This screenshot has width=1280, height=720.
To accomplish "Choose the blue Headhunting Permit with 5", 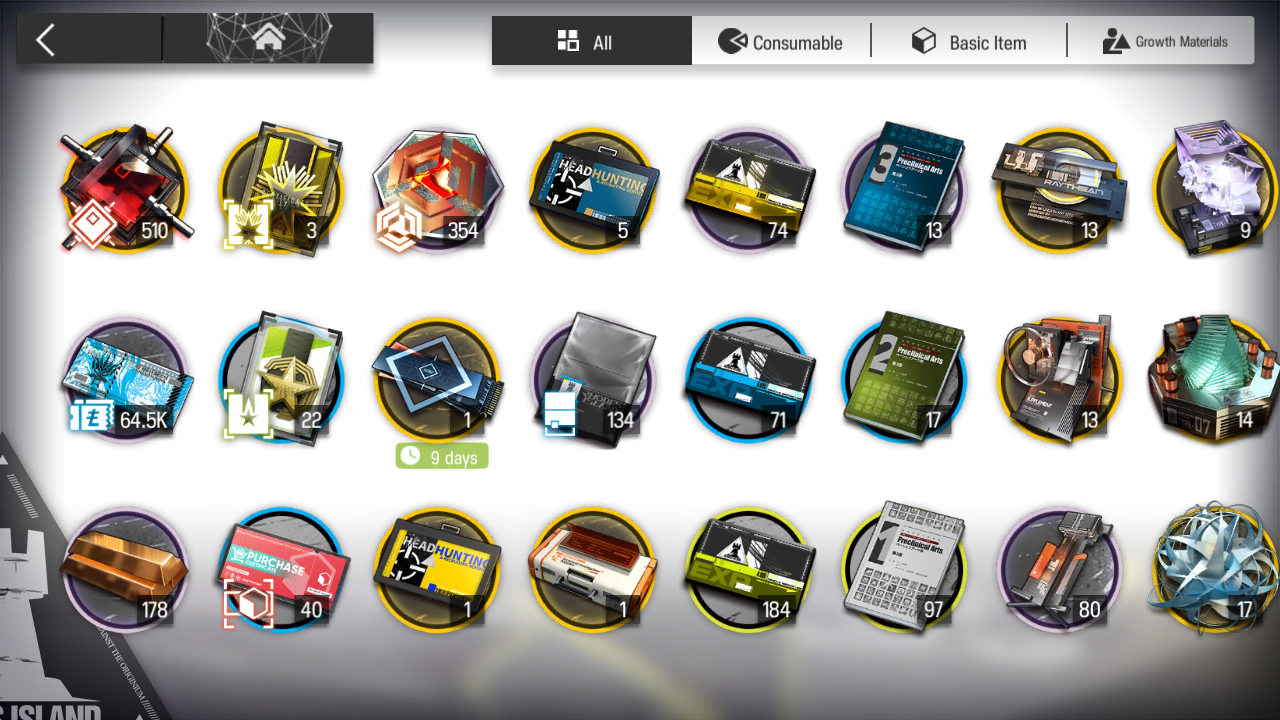I will (x=592, y=190).
